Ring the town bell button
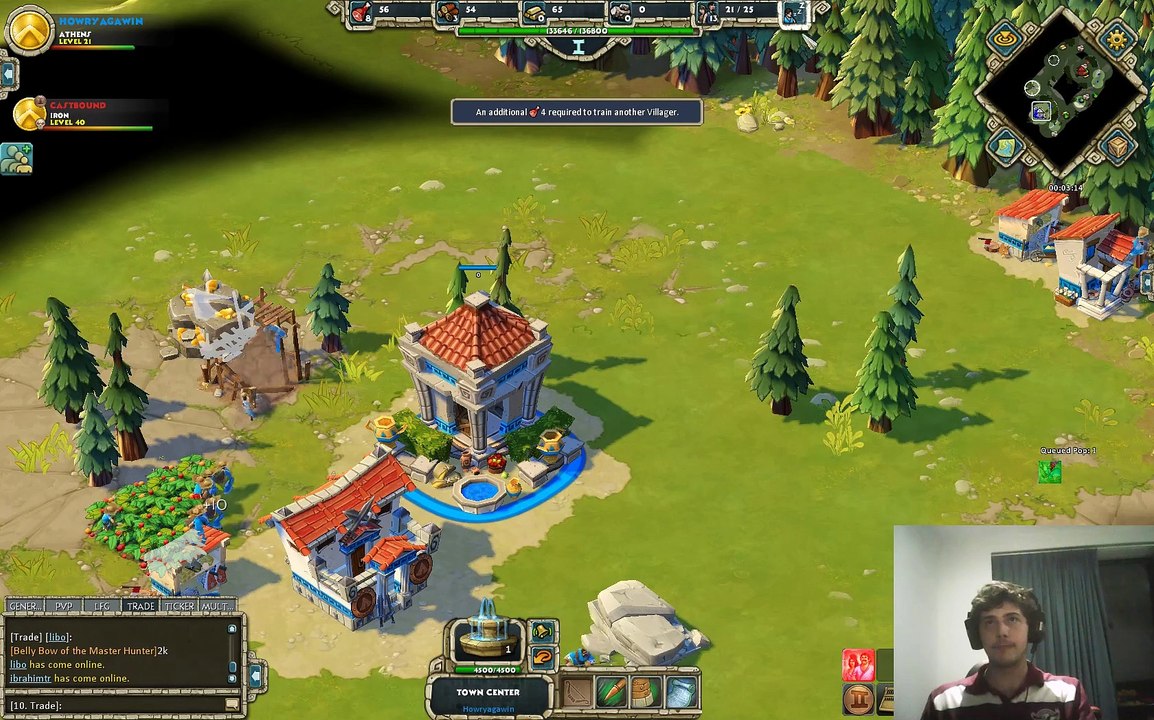 (x=541, y=632)
